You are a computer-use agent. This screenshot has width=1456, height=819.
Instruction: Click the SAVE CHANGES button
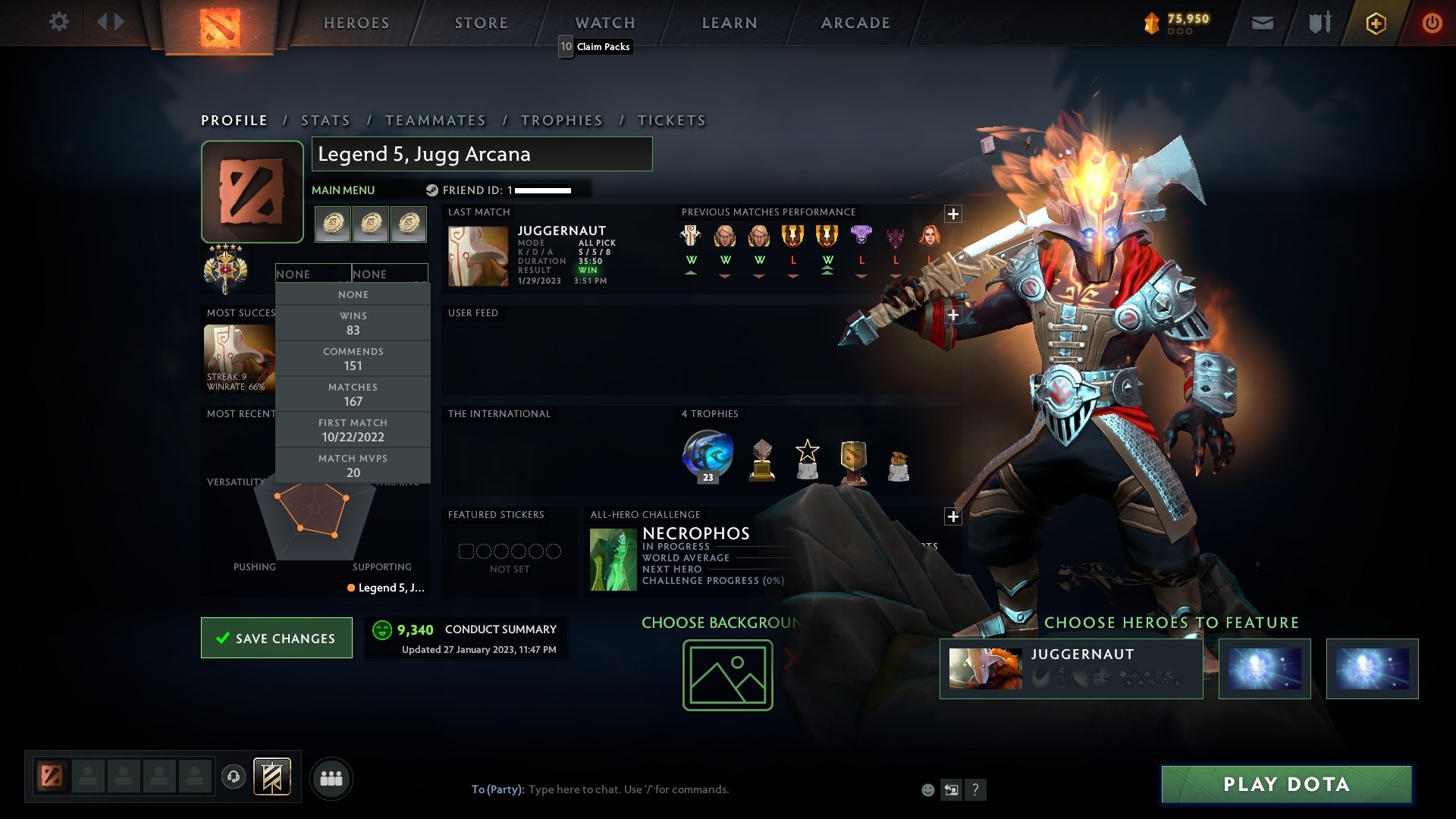276,638
